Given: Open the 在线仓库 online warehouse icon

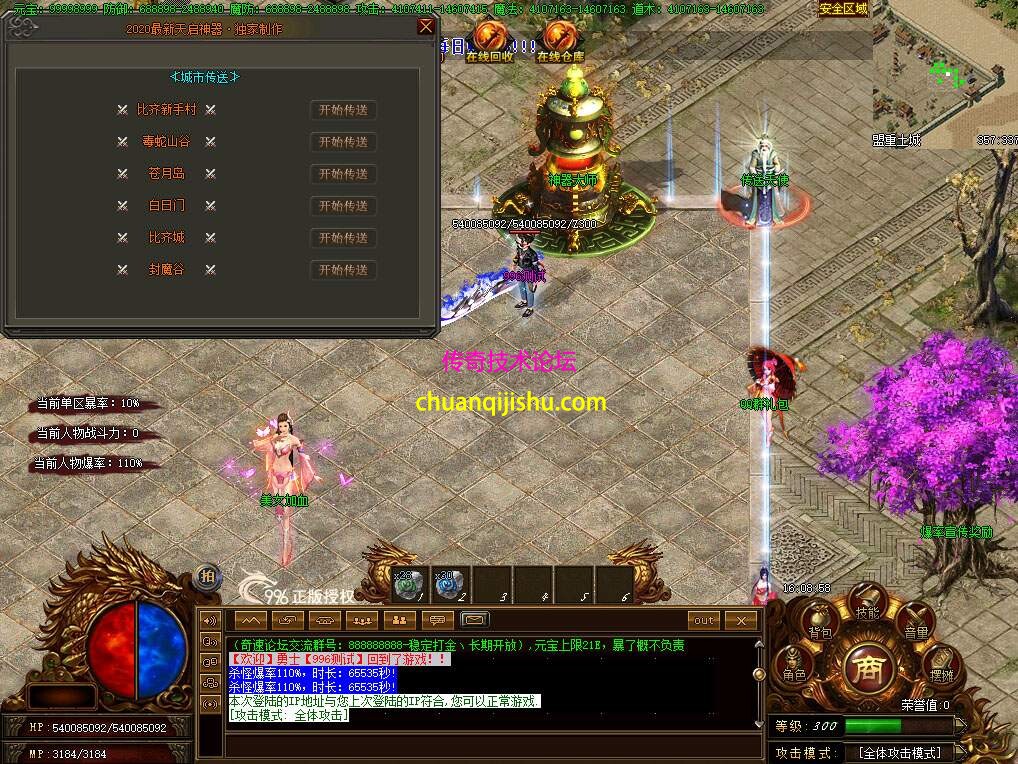Looking at the screenshot, I should tap(560, 38).
